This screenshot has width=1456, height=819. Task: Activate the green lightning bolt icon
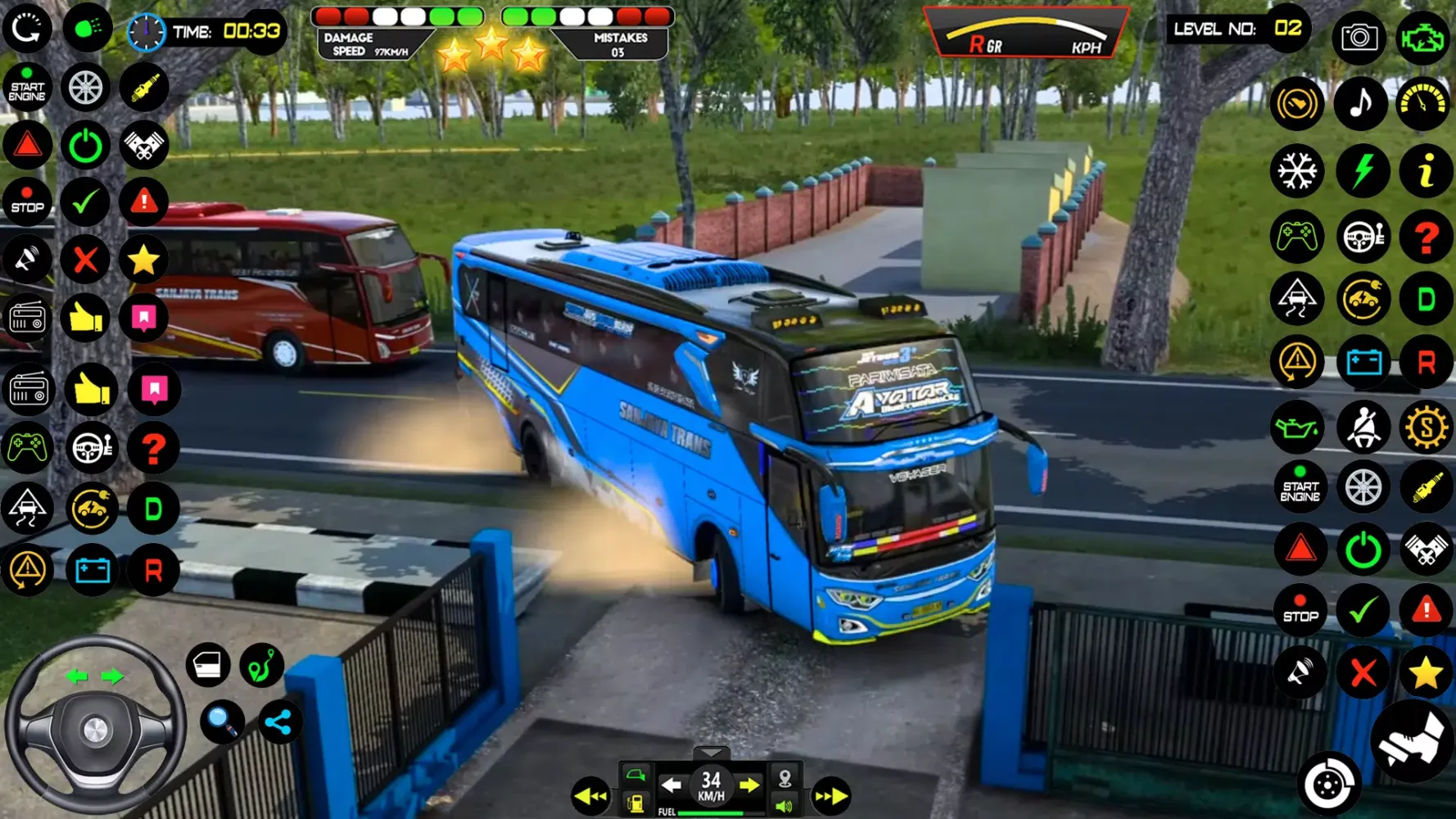click(x=1362, y=172)
